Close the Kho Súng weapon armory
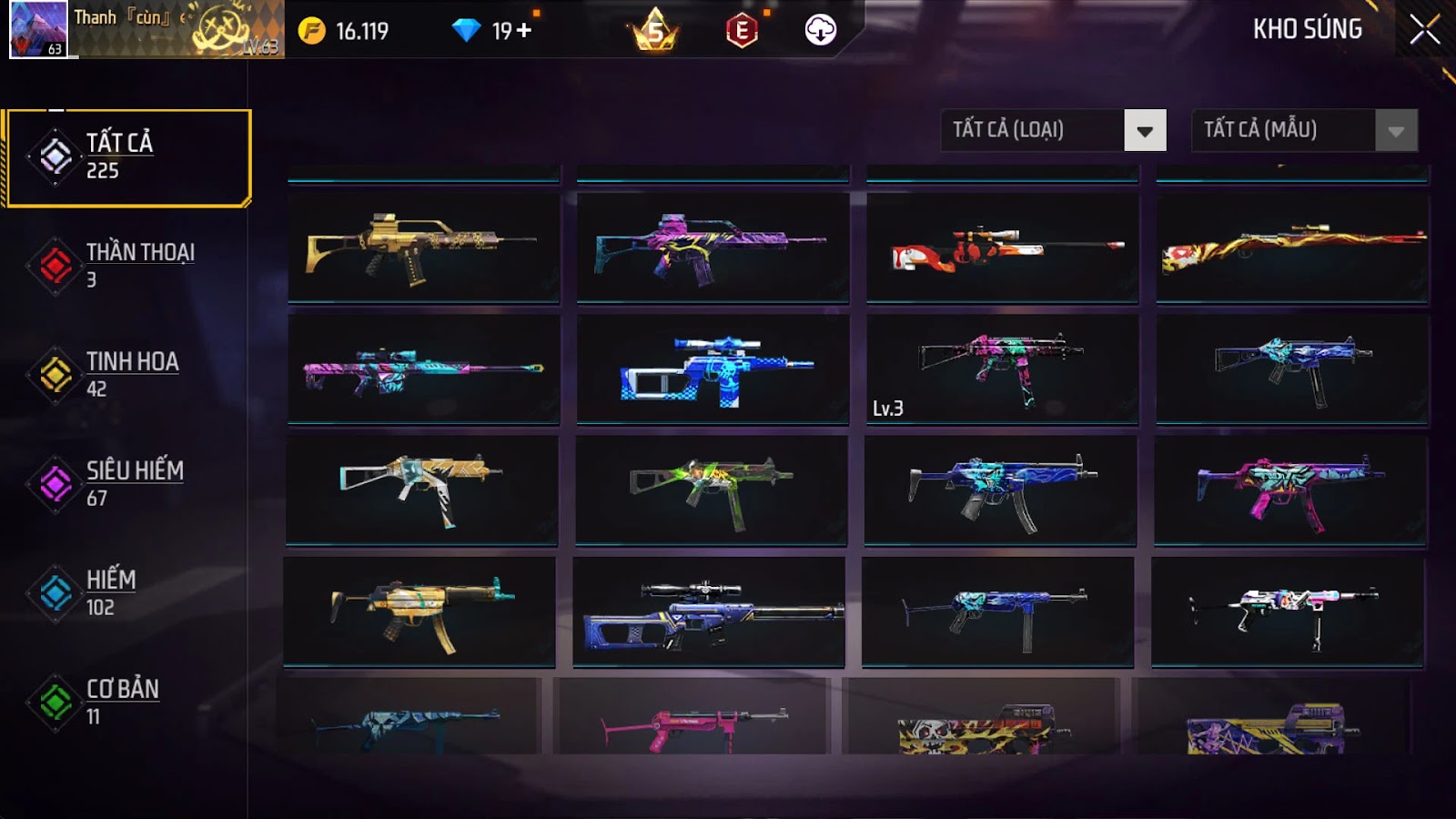Screen dimensions: 1456x819 (x=1424, y=30)
